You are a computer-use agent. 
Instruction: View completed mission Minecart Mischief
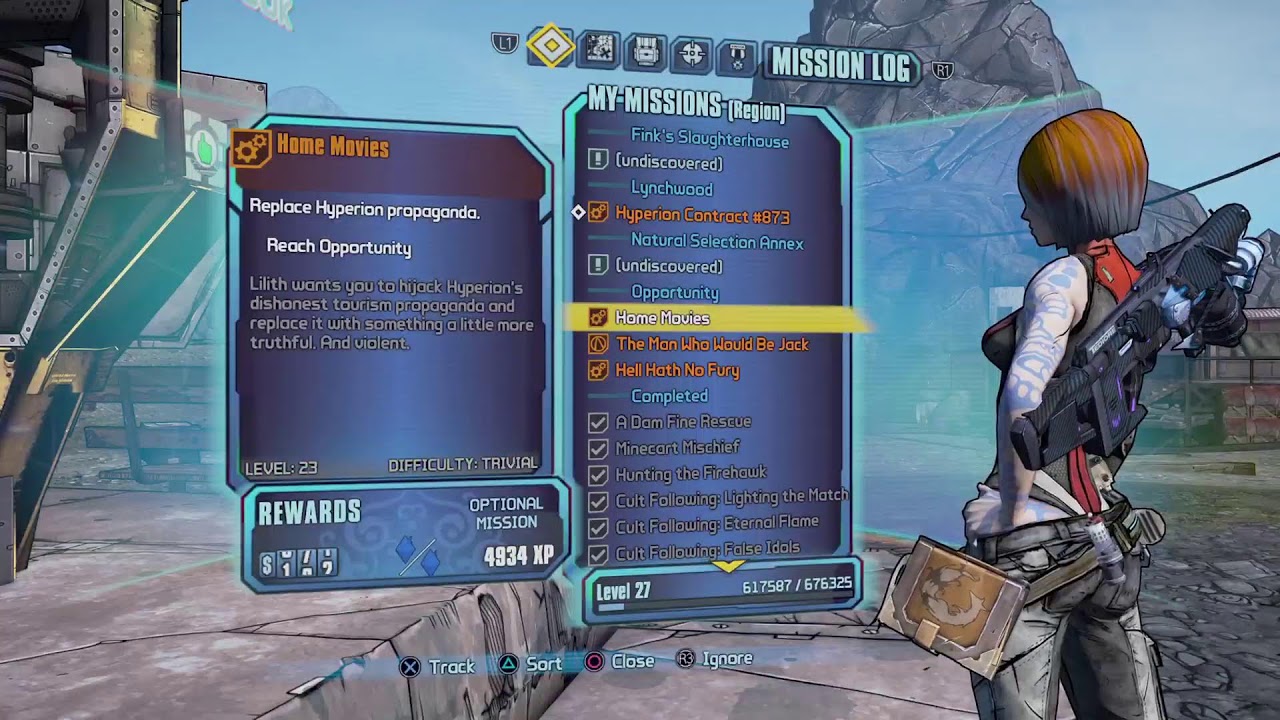click(x=677, y=448)
